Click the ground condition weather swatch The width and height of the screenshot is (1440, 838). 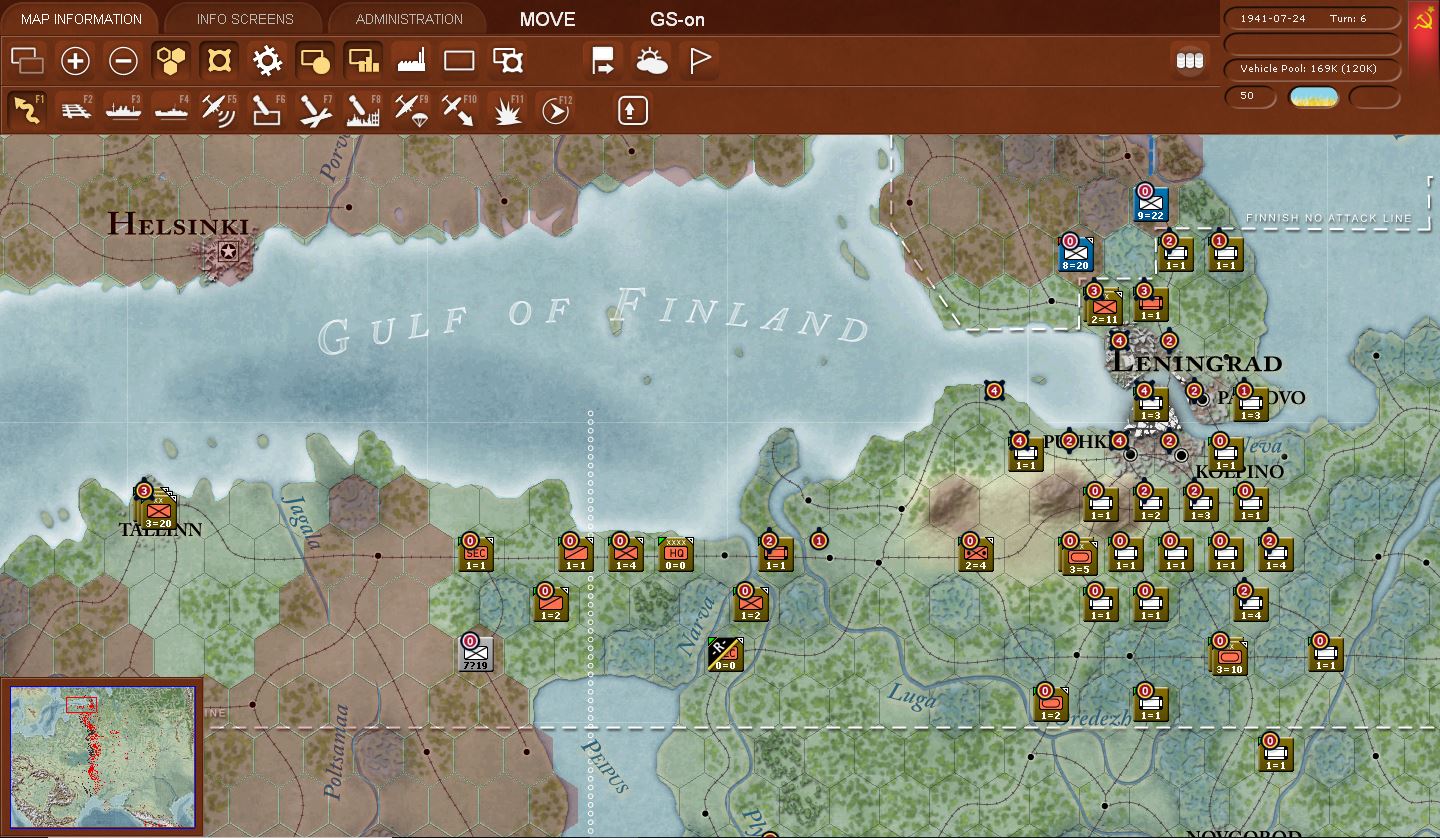pyautogui.click(x=1313, y=97)
